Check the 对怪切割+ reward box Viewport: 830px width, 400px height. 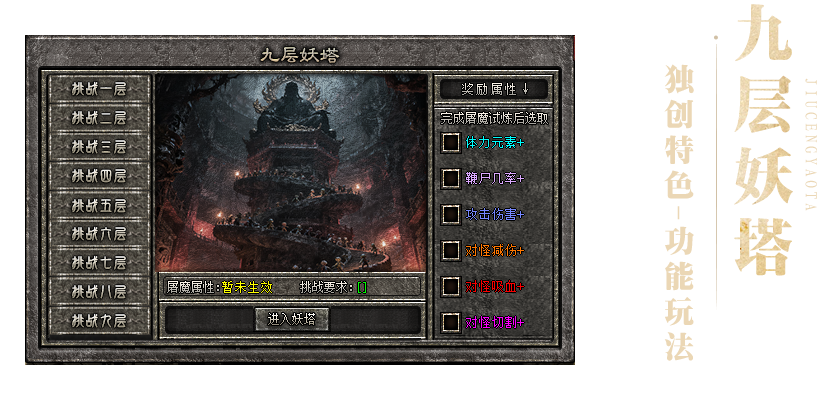tap(452, 322)
